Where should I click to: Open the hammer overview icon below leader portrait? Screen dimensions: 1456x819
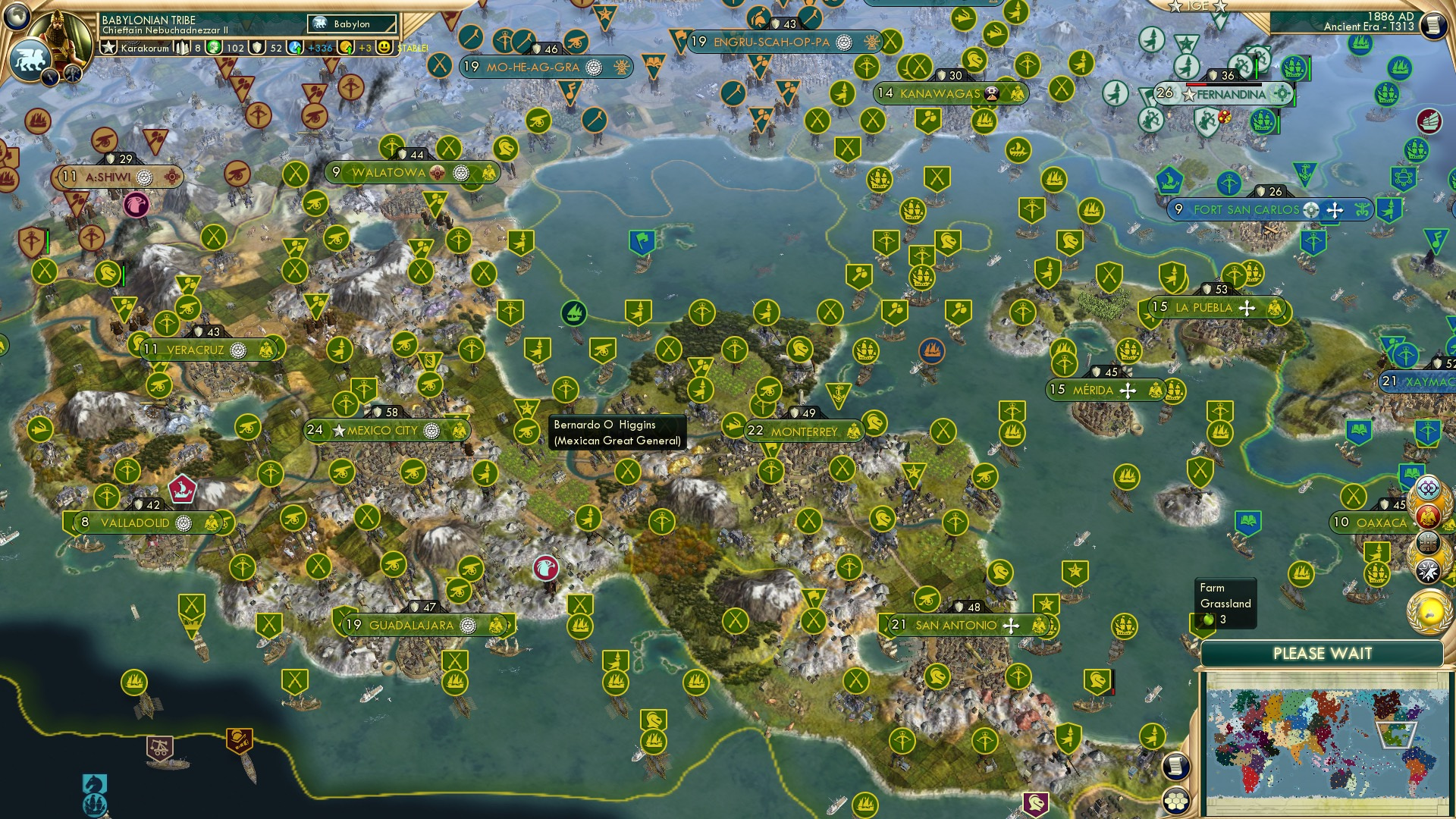[x=73, y=74]
